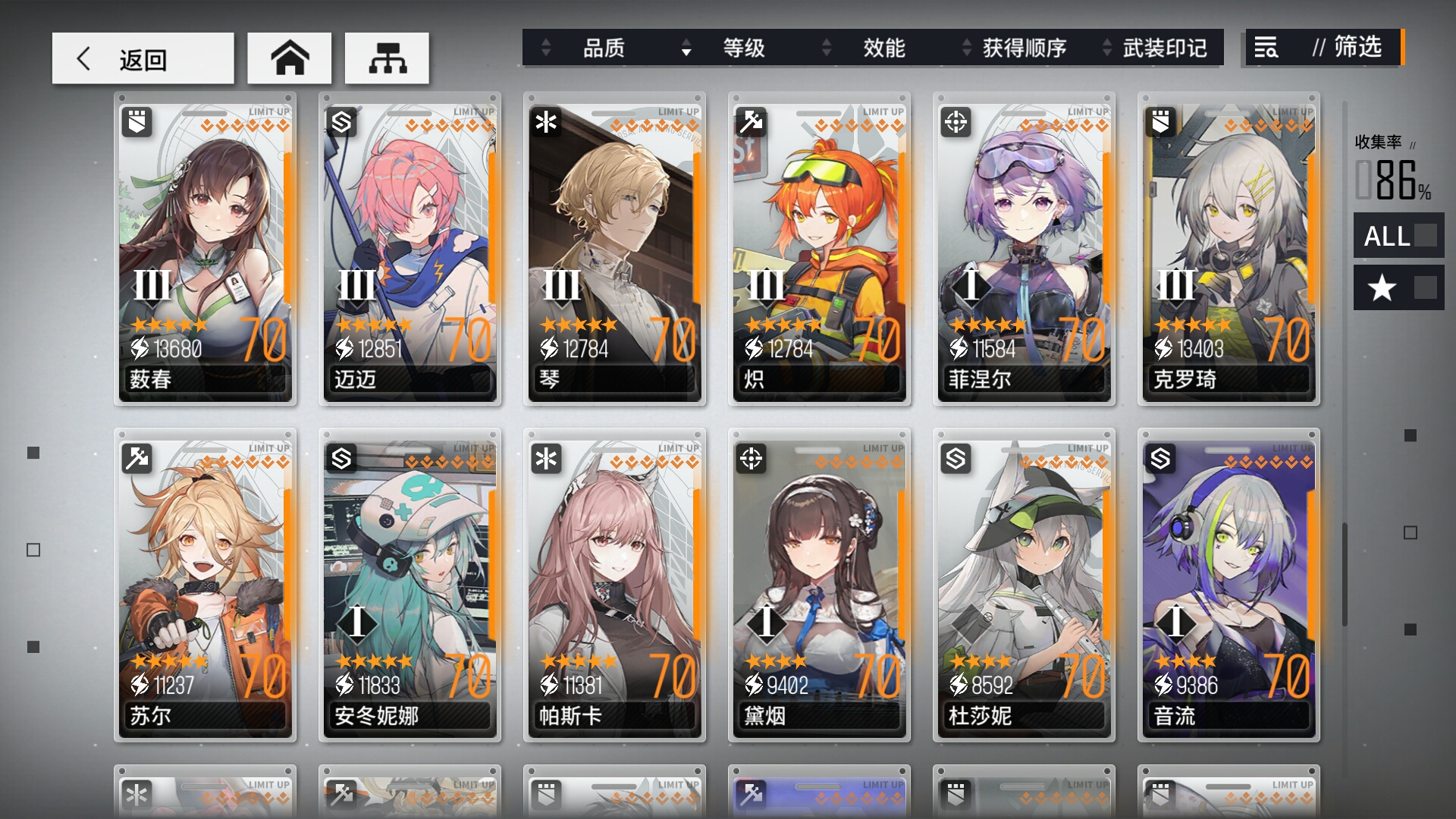The image size is (1456, 819).
Task: Sort characters by 效能
Action: (x=883, y=49)
